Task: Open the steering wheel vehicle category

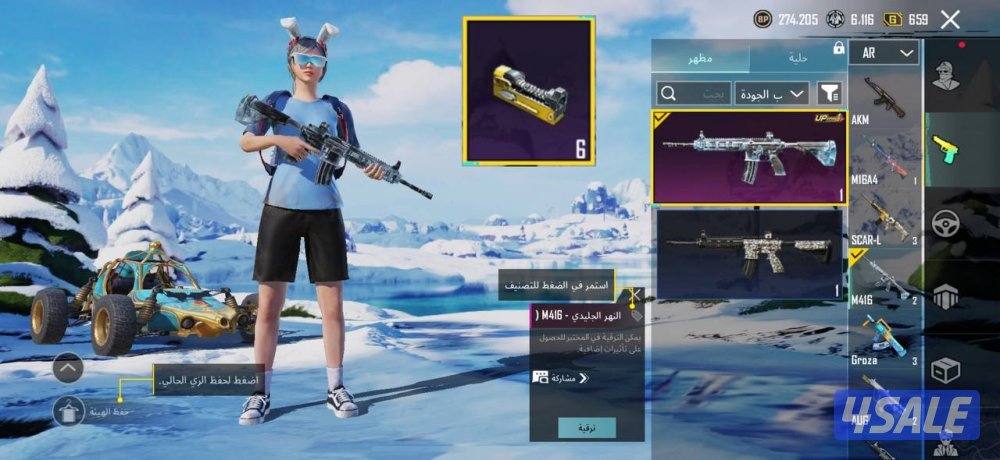Action: coord(945,223)
